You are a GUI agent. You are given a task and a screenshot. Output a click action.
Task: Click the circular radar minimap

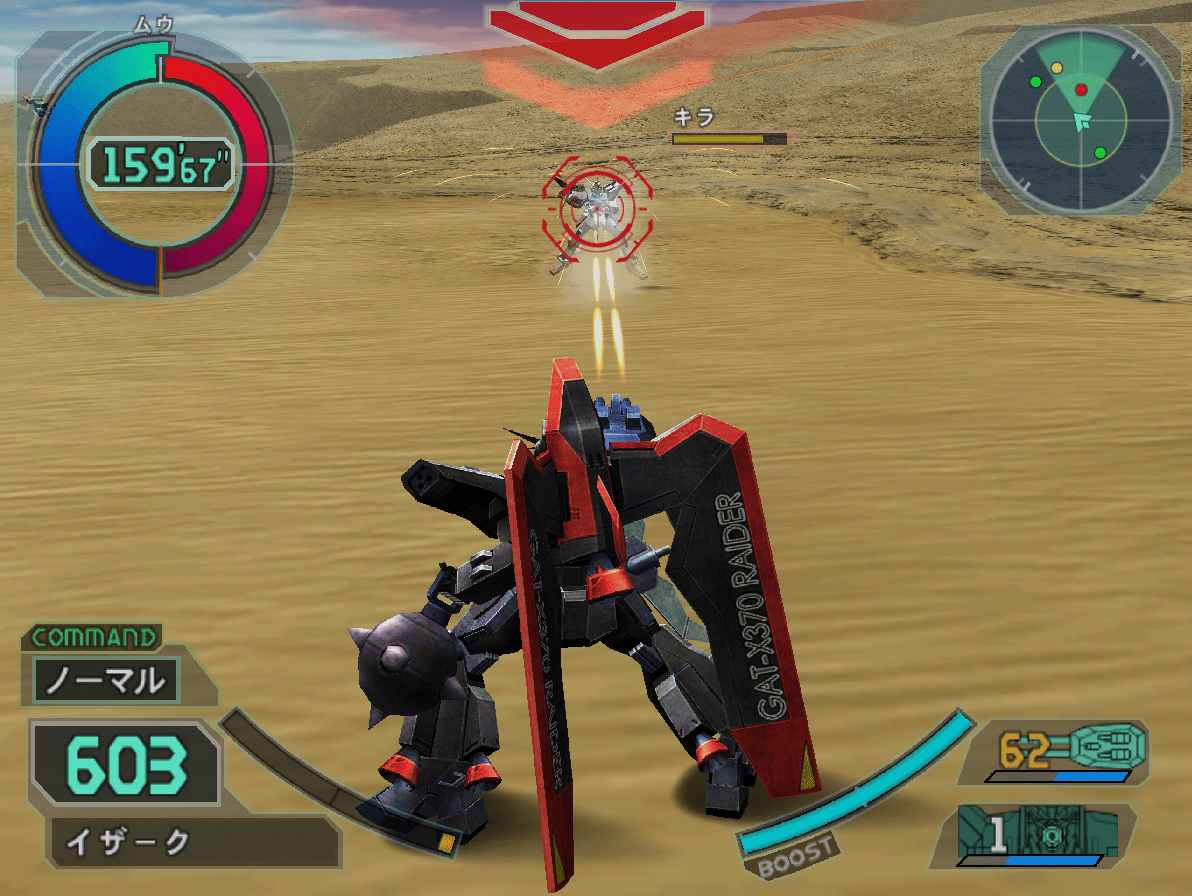[x=1082, y=120]
